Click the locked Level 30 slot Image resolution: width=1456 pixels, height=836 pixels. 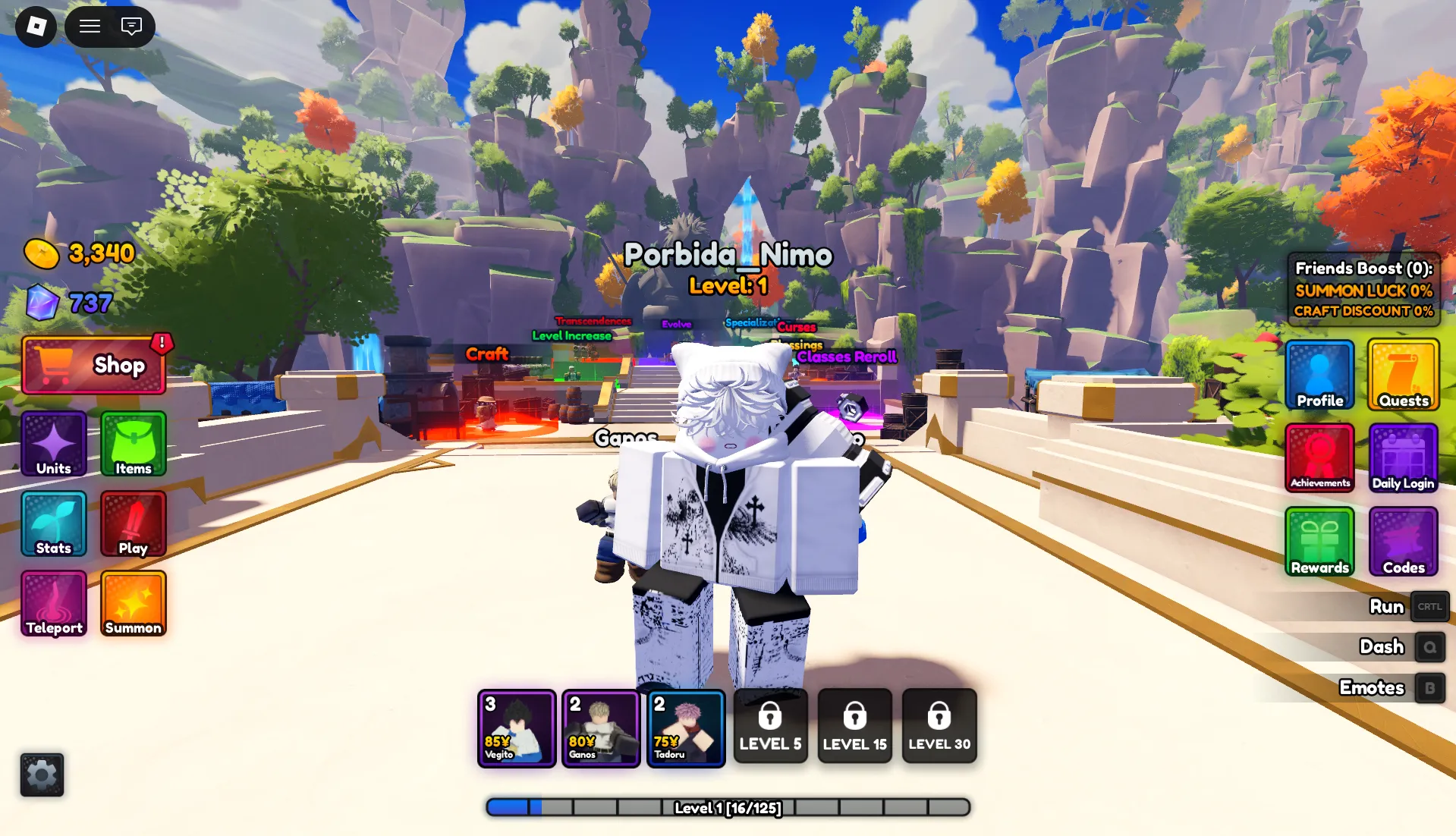[x=939, y=726]
